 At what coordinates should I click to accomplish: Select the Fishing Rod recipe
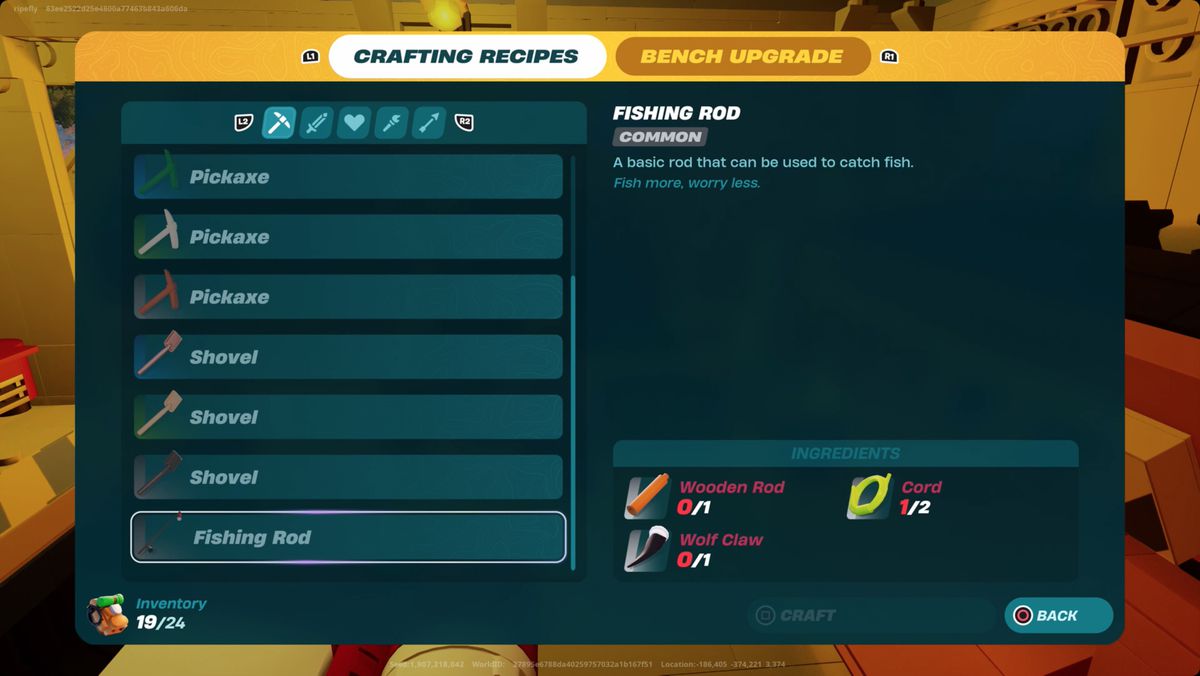point(348,537)
